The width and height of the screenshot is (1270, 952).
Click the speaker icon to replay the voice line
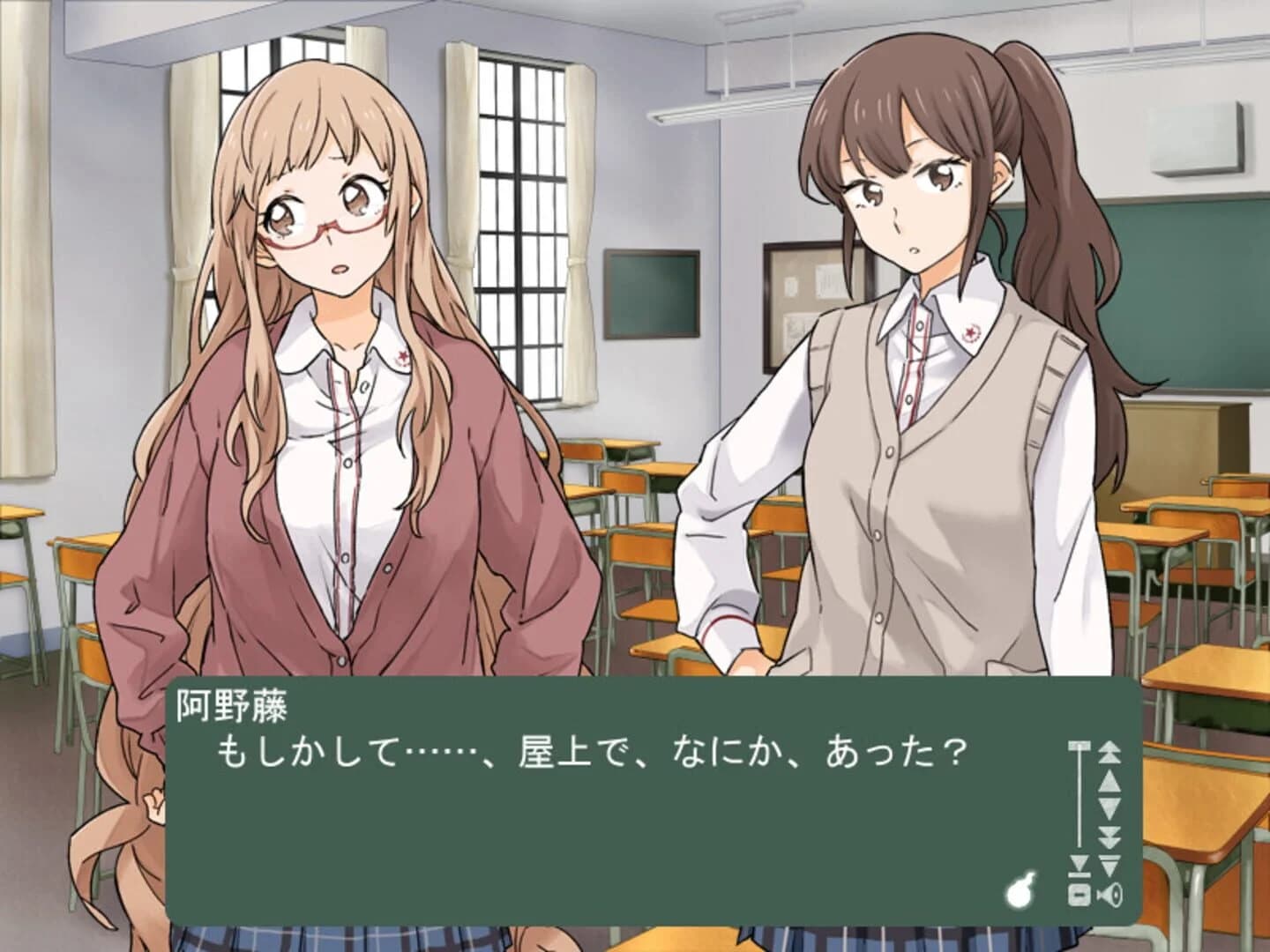1109,896
